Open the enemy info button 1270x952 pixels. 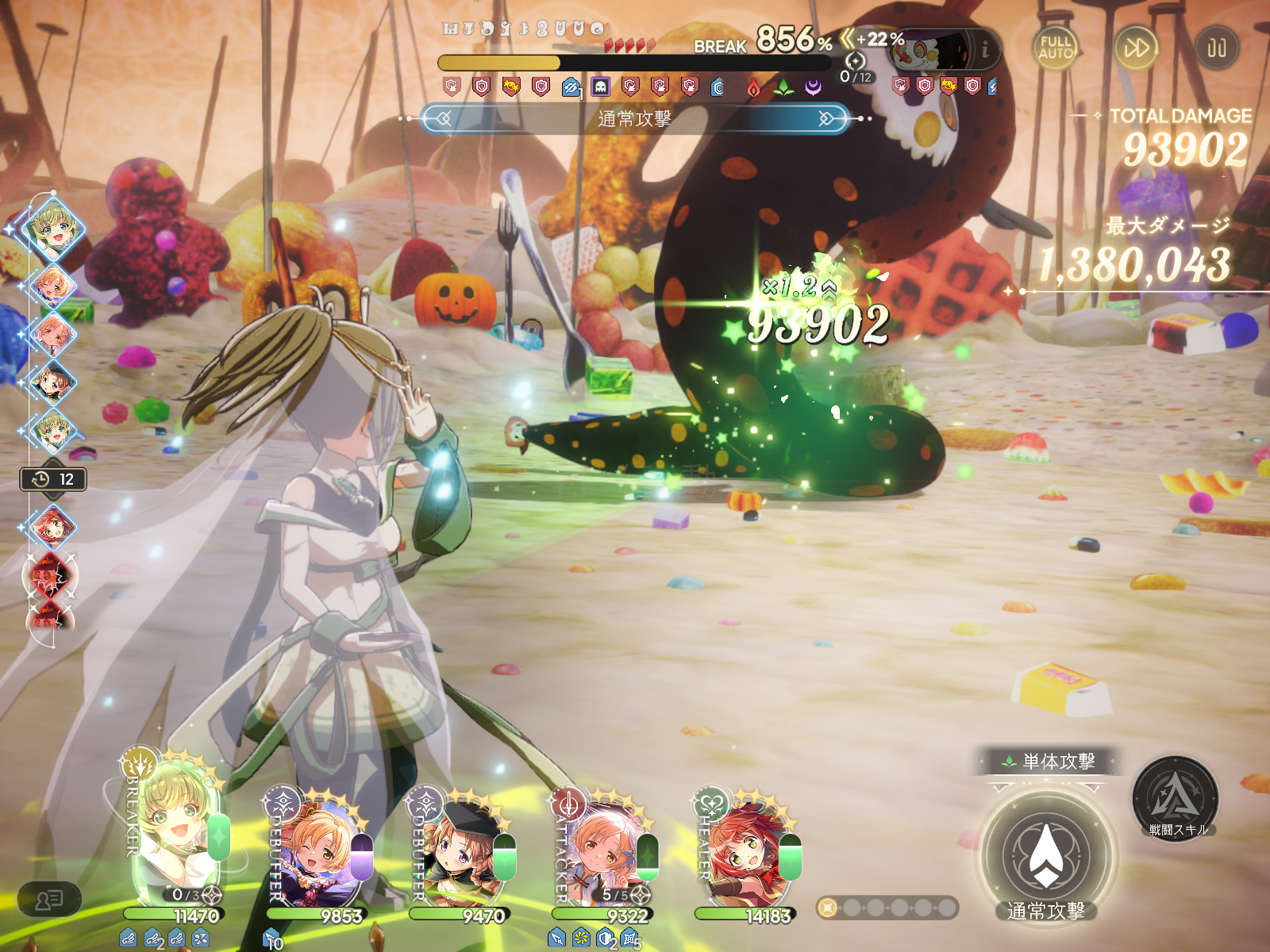click(985, 50)
